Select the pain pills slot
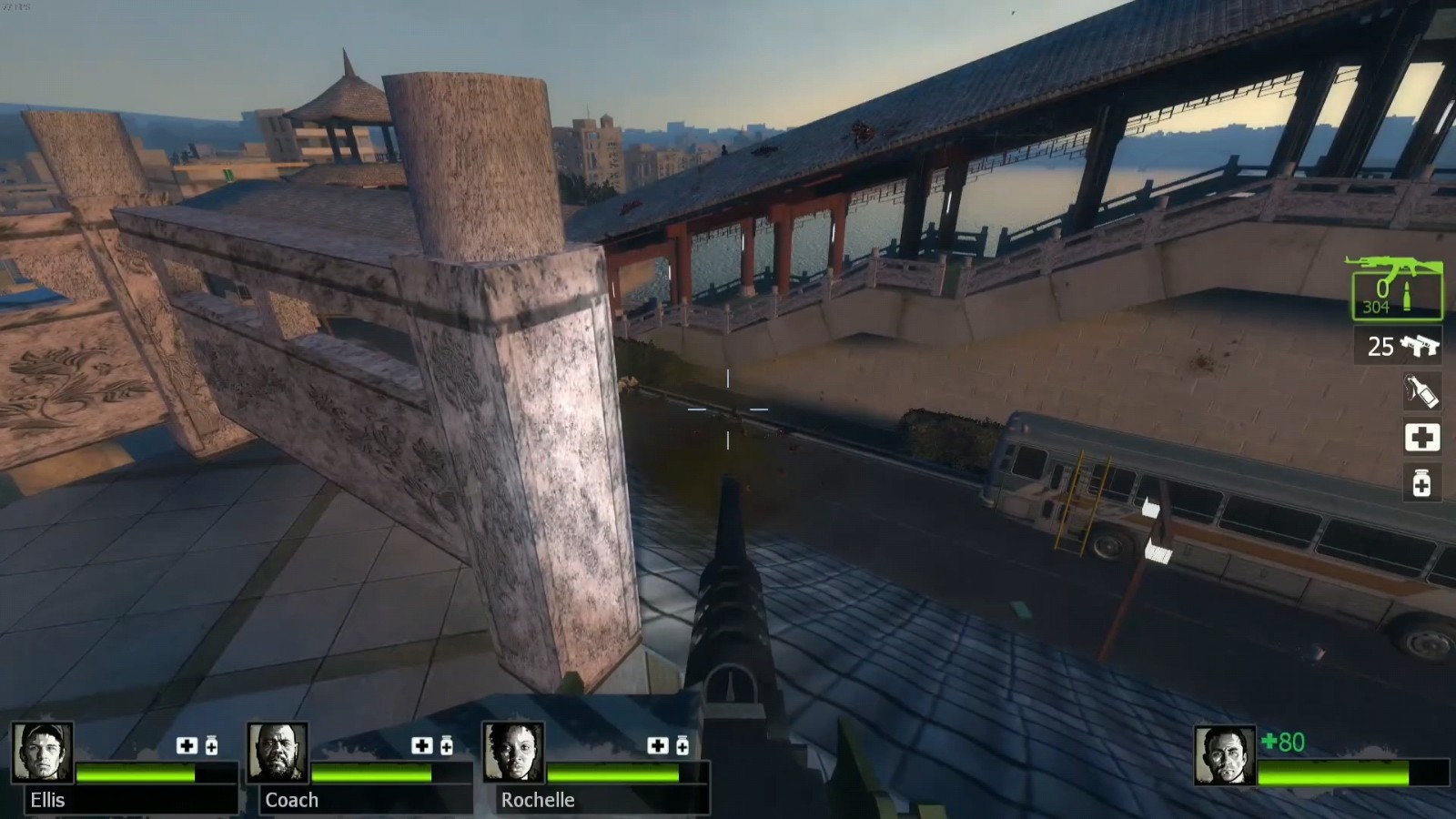This screenshot has height=819, width=1456. (1421, 482)
